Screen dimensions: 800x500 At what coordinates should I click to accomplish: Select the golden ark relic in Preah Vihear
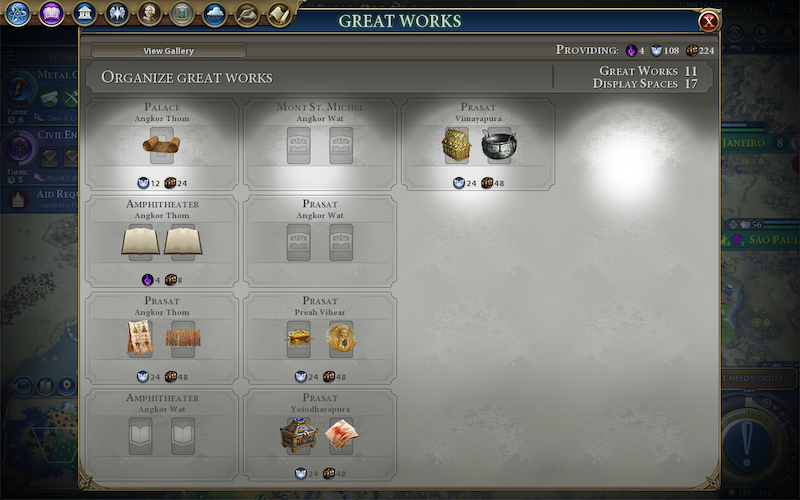click(x=299, y=339)
